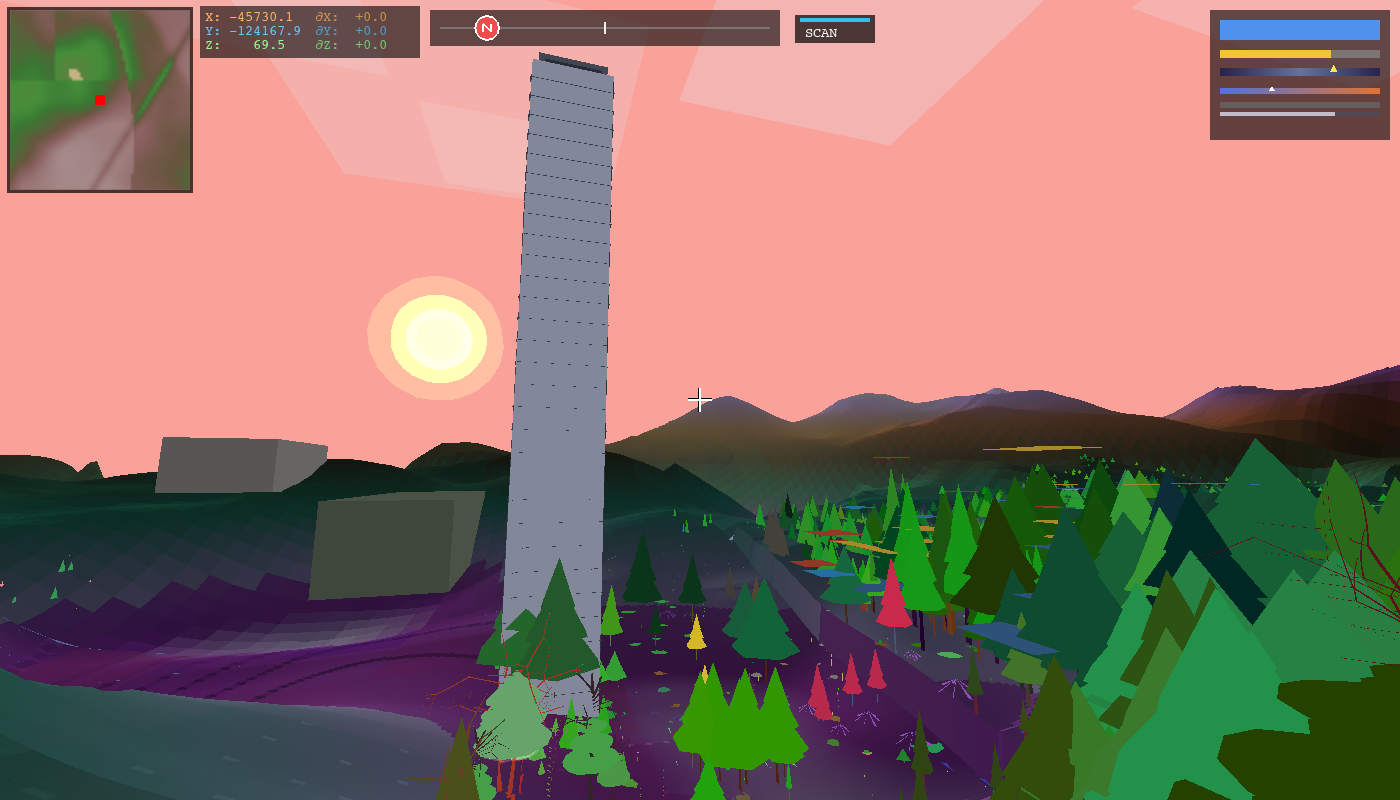Click the white triangle on the blue-orange gradient bar
Screen dimensions: 1400x800
(x=1272, y=87)
